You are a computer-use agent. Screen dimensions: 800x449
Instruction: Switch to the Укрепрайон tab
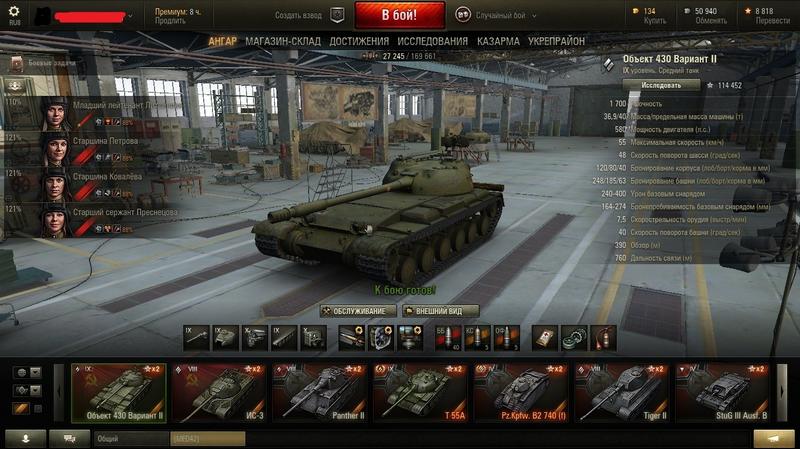click(x=556, y=41)
